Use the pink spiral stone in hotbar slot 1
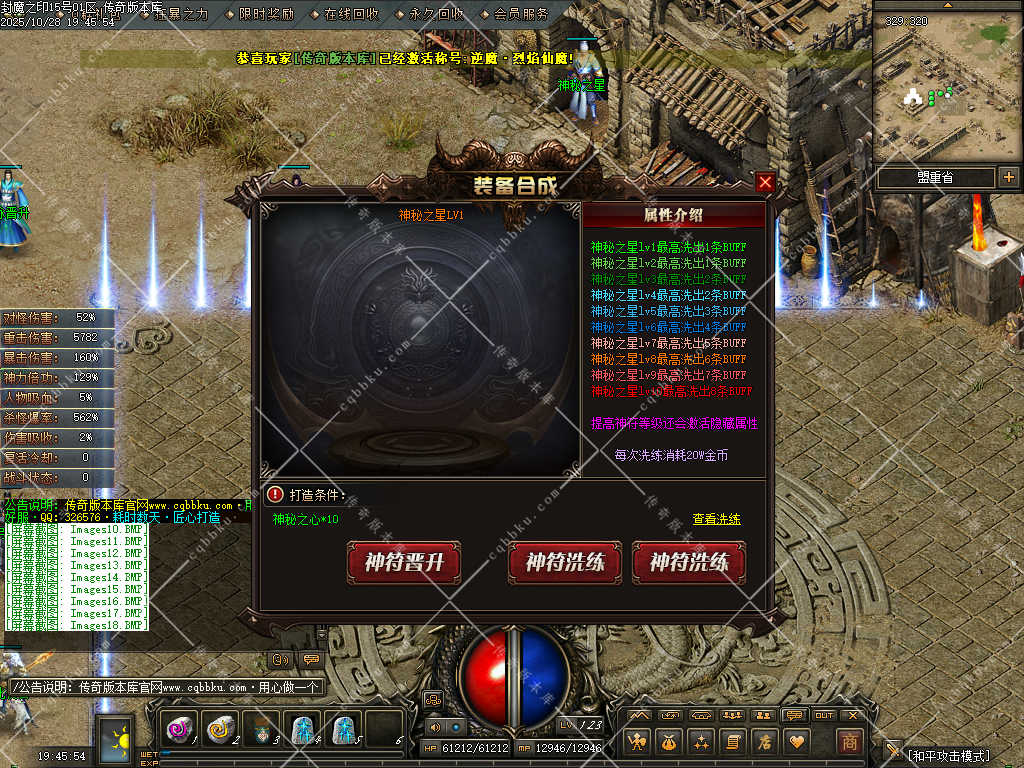Image resolution: width=1024 pixels, height=768 pixels. 180,731
